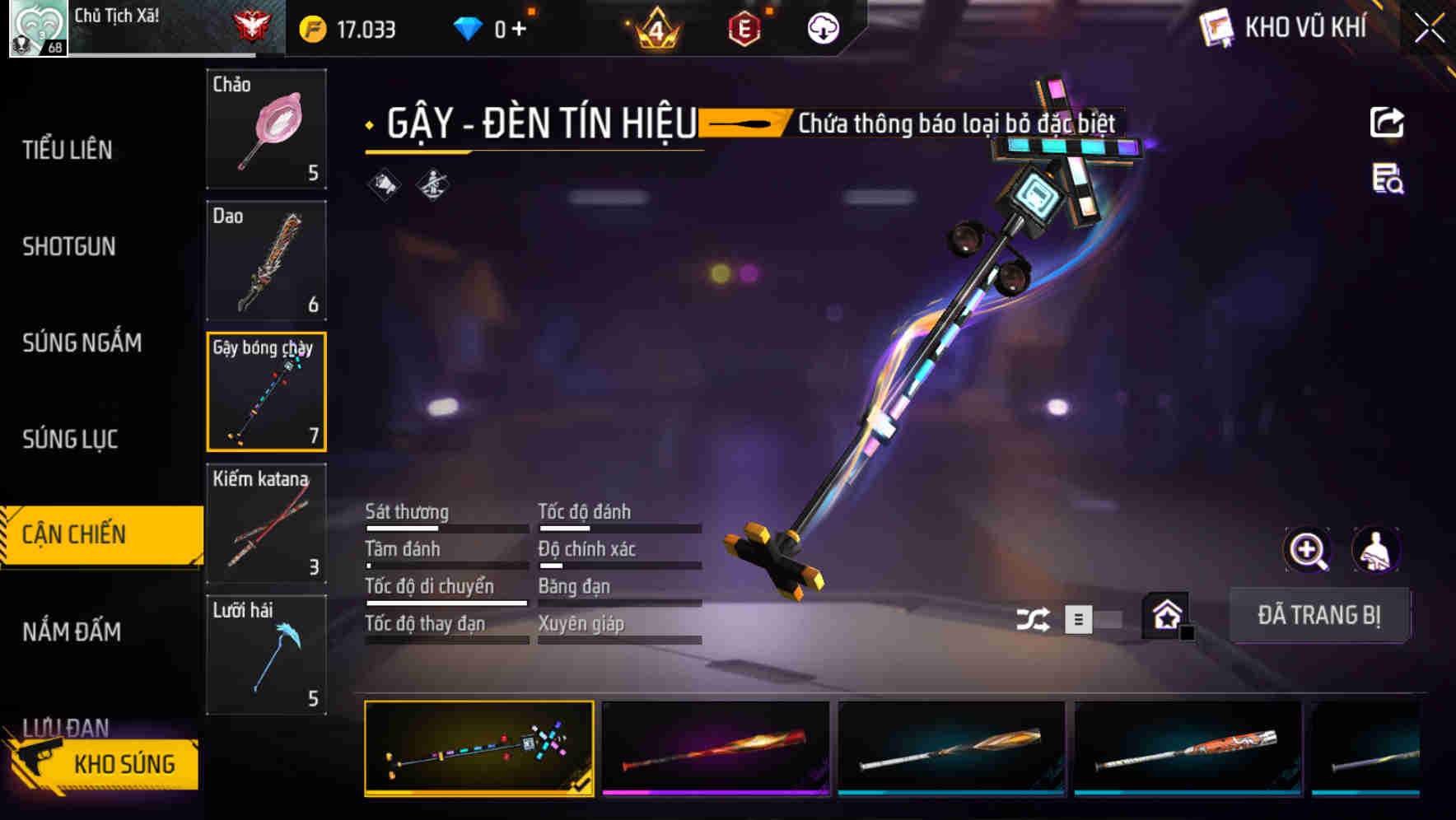Image resolution: width=1456 pixels, height=820 pixels.
Task: Pick the Dao machete weapon tile
Action: (266, 260)
